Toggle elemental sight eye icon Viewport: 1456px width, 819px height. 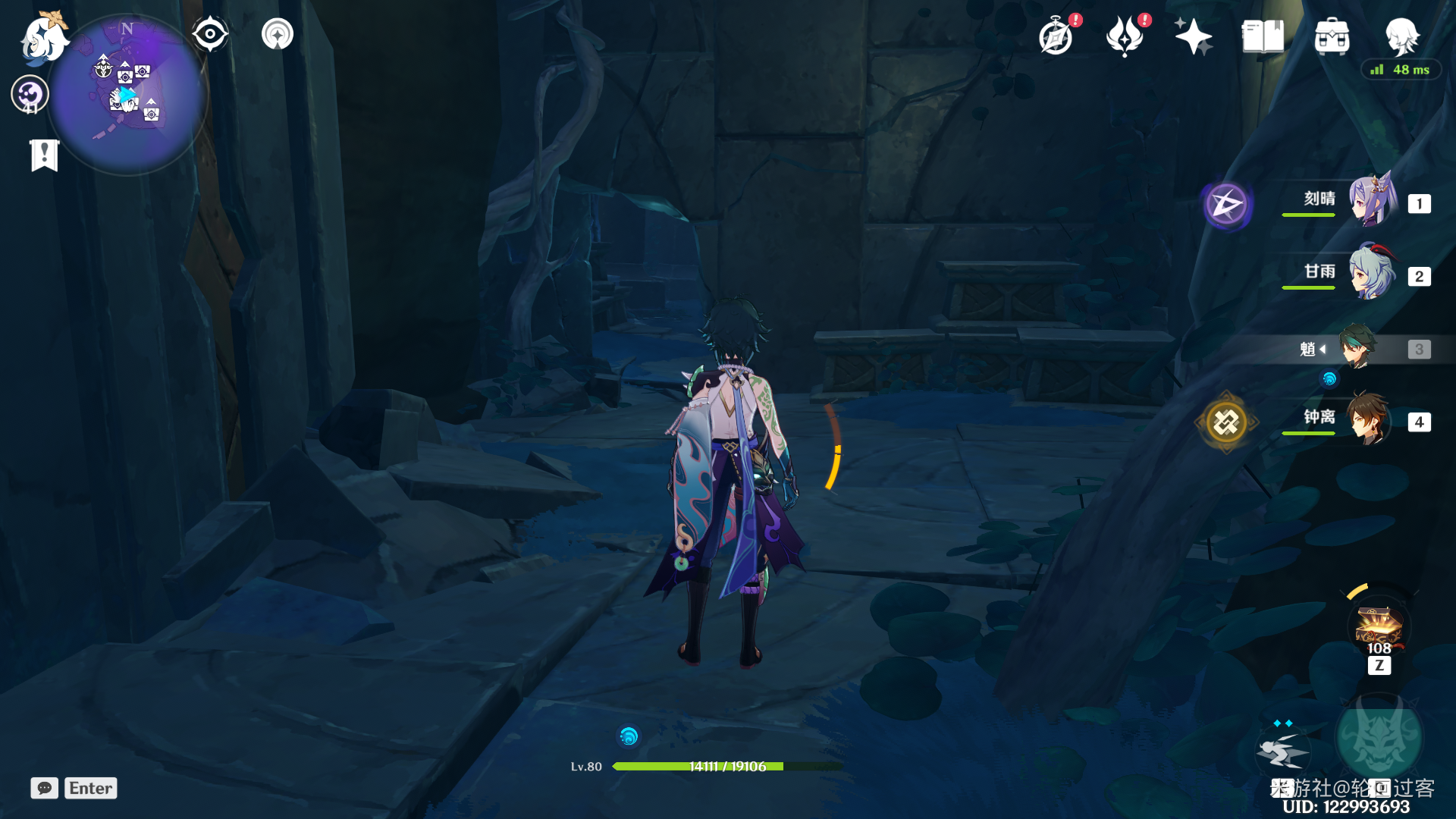click(210, 34)
